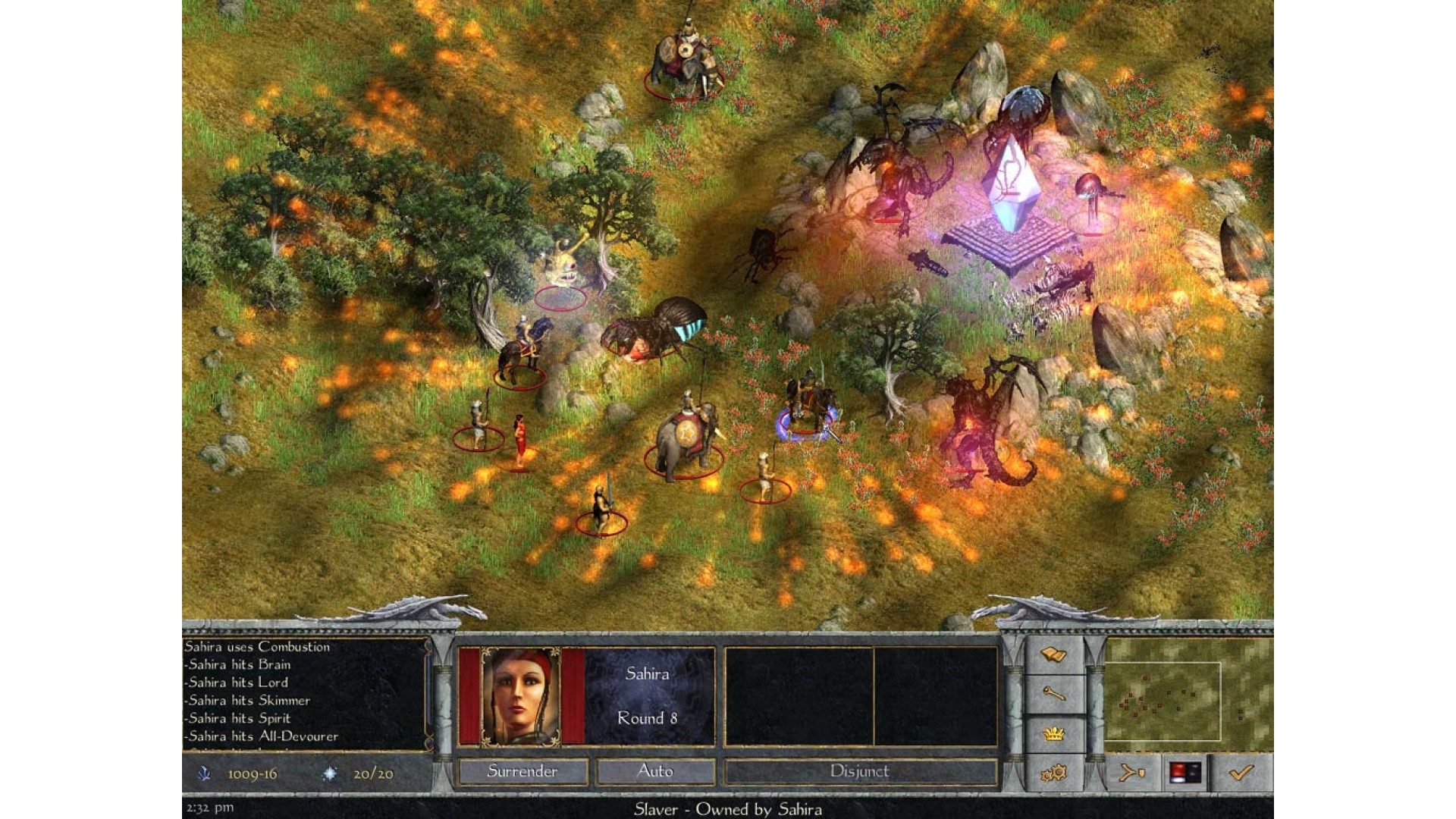End turn with the checkmark button

(1241, 773)
